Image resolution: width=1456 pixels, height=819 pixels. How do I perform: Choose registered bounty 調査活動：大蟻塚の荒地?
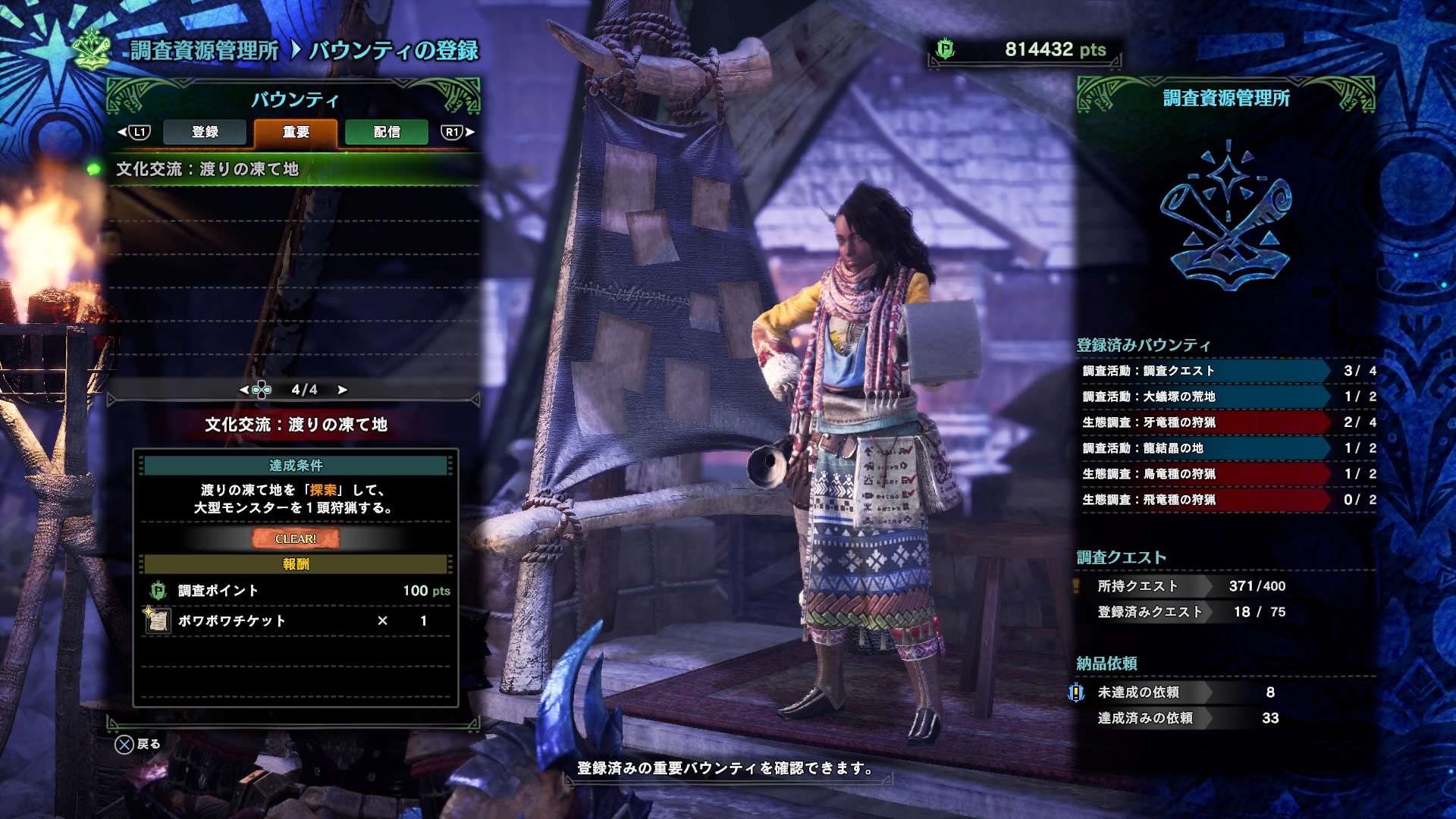1206,397
